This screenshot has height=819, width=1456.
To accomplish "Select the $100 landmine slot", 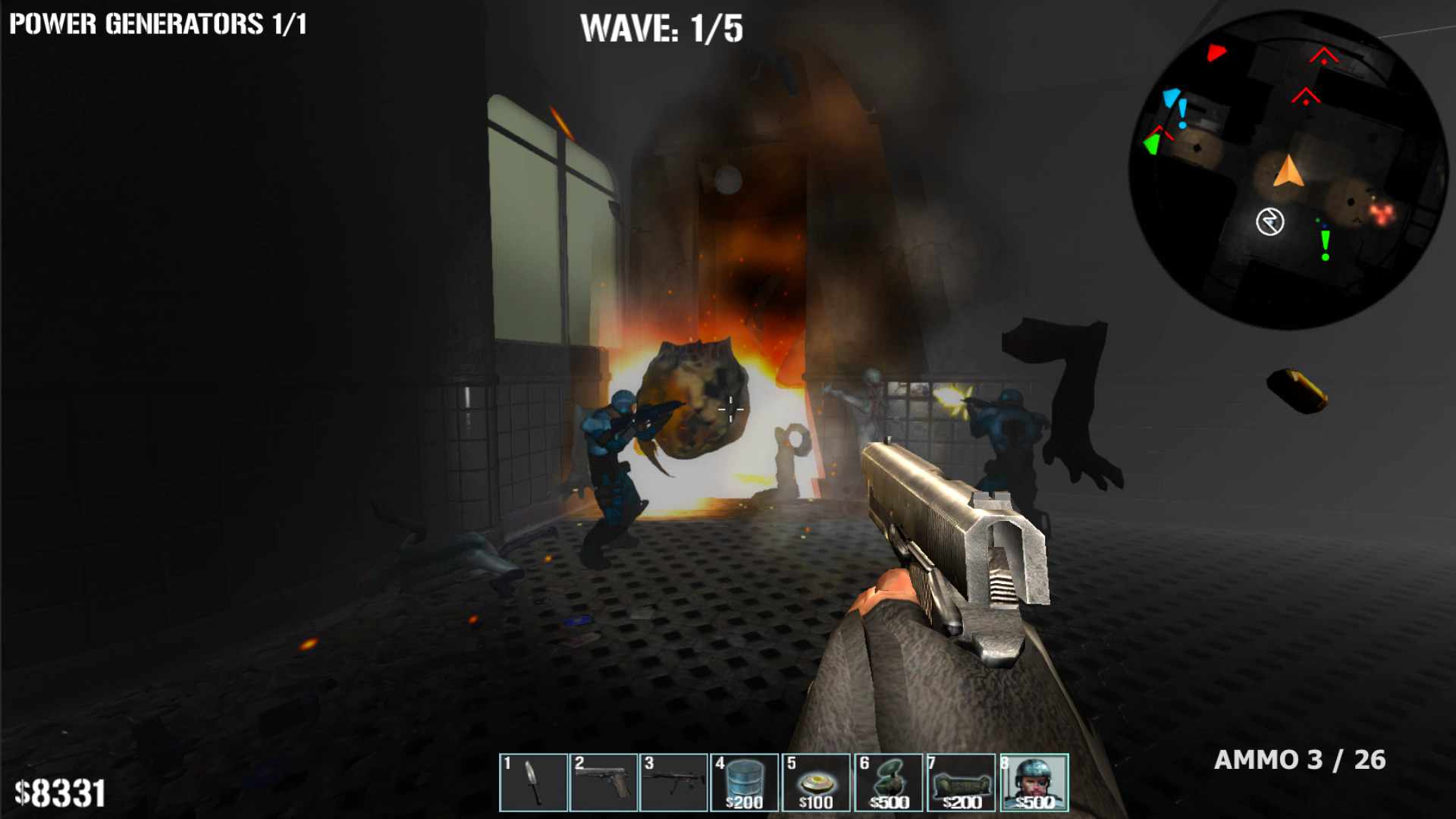I will pyautogui.click(x=815, y=783).
